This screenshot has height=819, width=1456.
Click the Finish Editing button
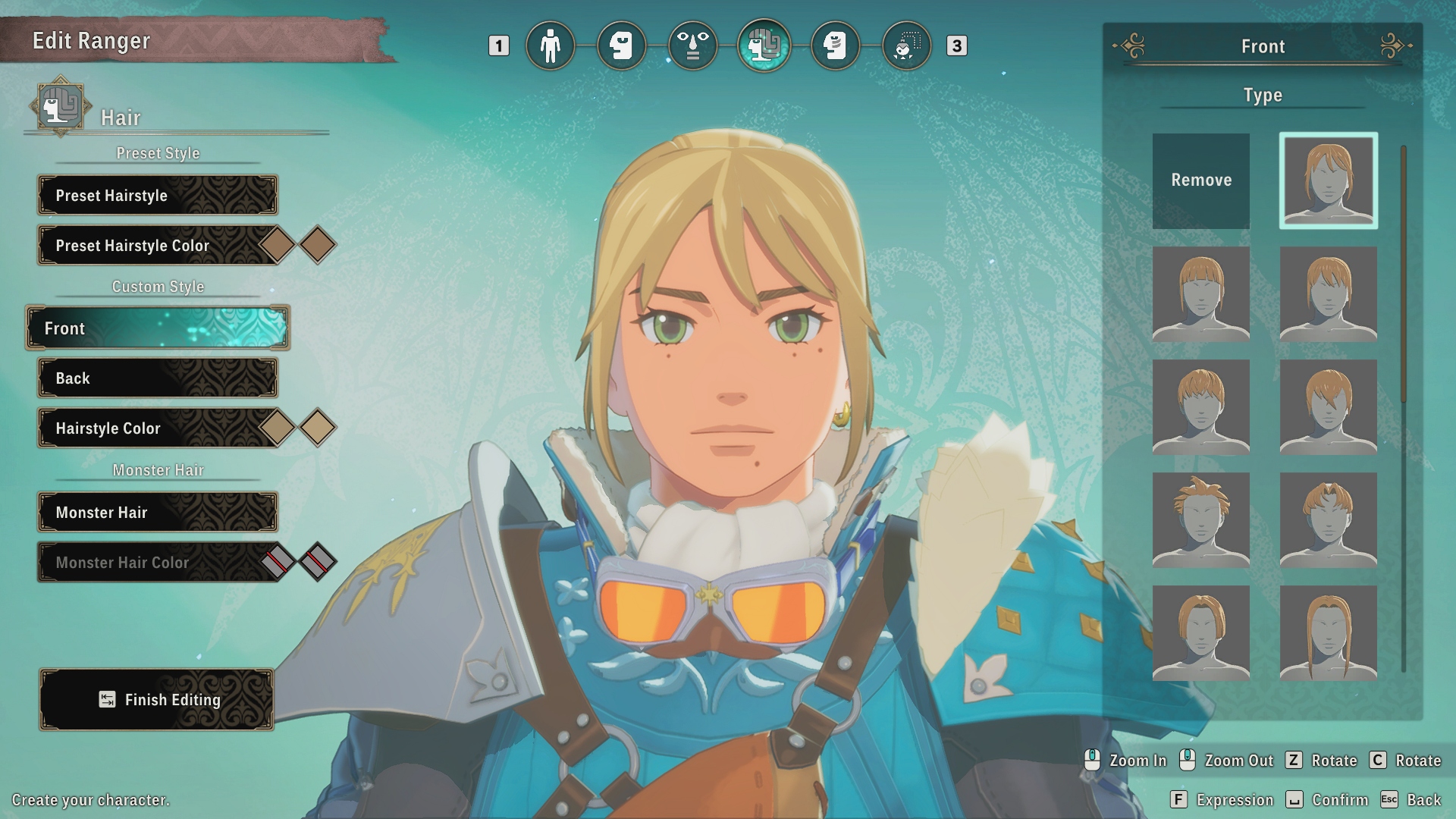[157, 700]
